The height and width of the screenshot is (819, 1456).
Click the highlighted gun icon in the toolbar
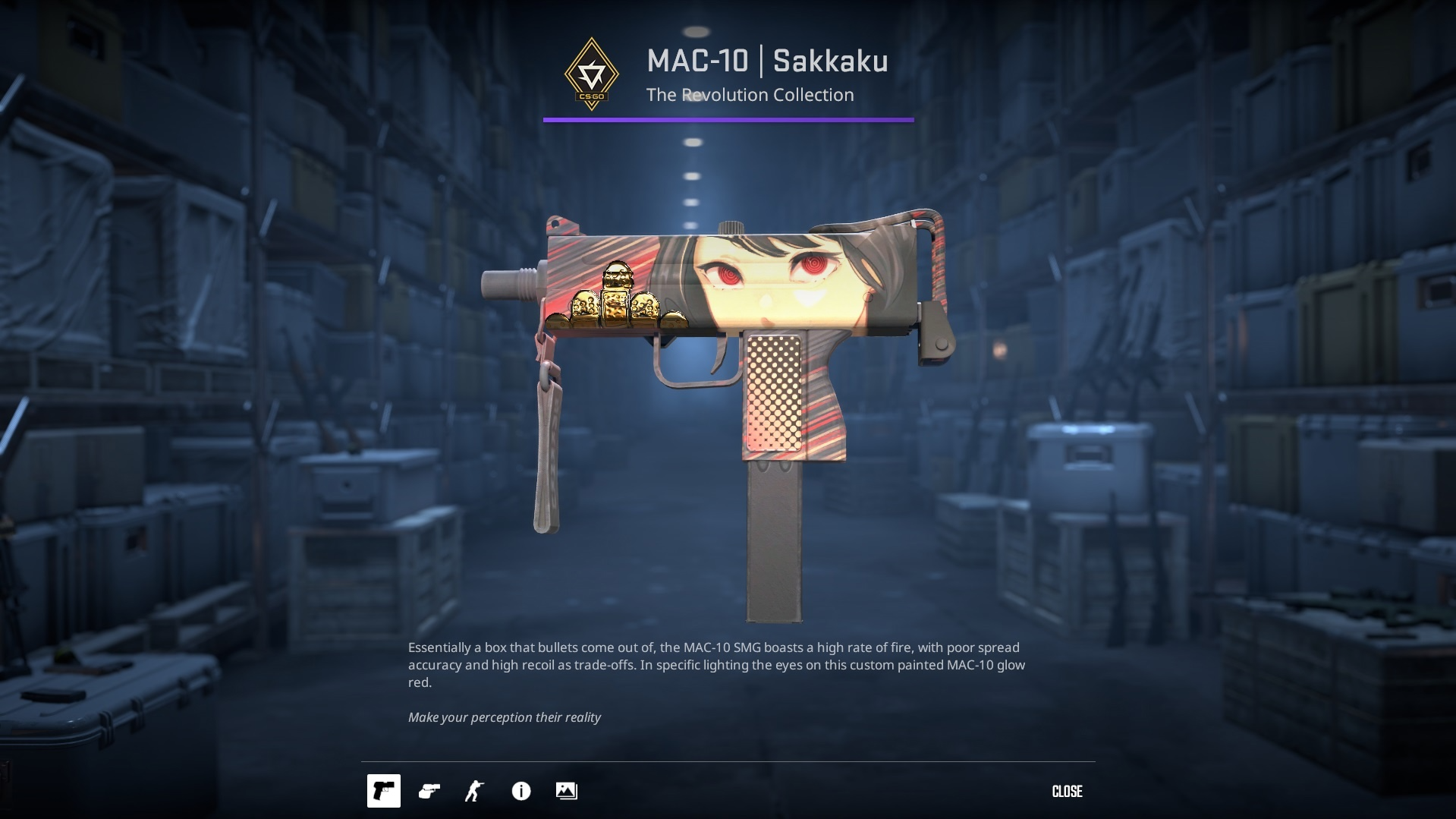point(384,791)
